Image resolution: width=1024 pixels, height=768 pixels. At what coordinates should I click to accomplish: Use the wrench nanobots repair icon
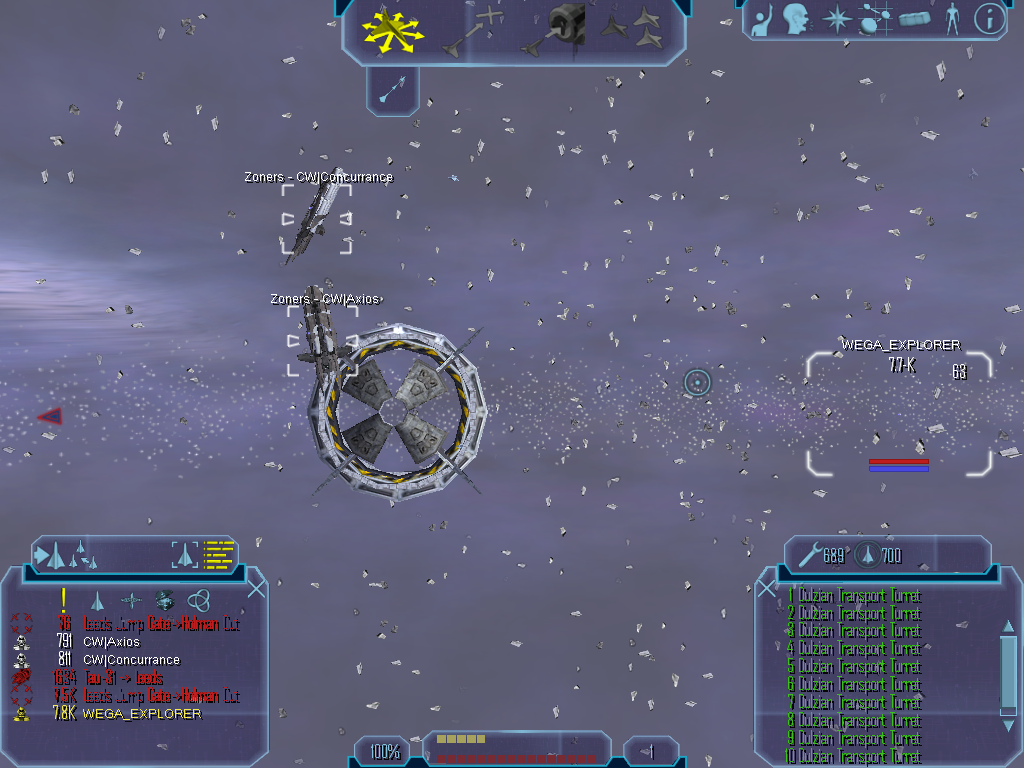[x=808, y=555]
